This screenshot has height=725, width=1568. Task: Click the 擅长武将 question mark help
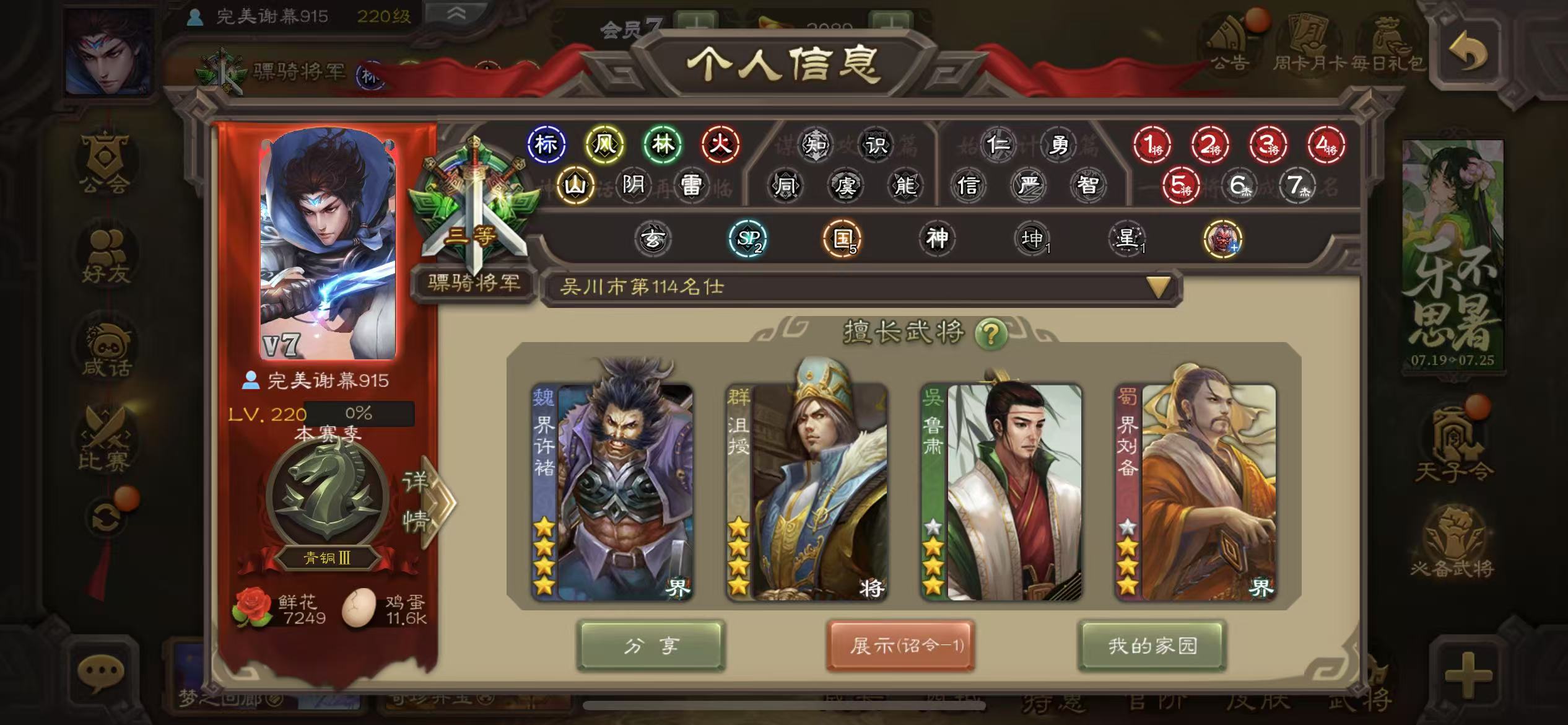990,335
